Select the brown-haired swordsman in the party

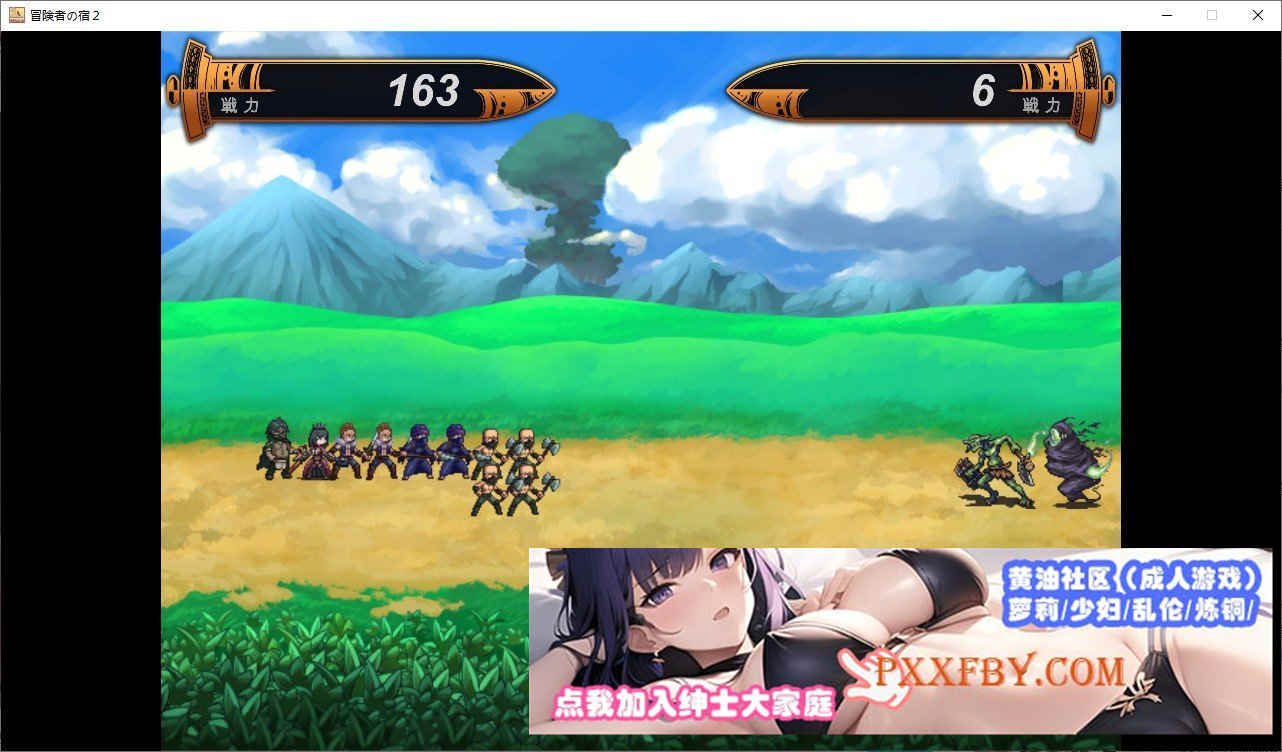(x=346, y=450)
